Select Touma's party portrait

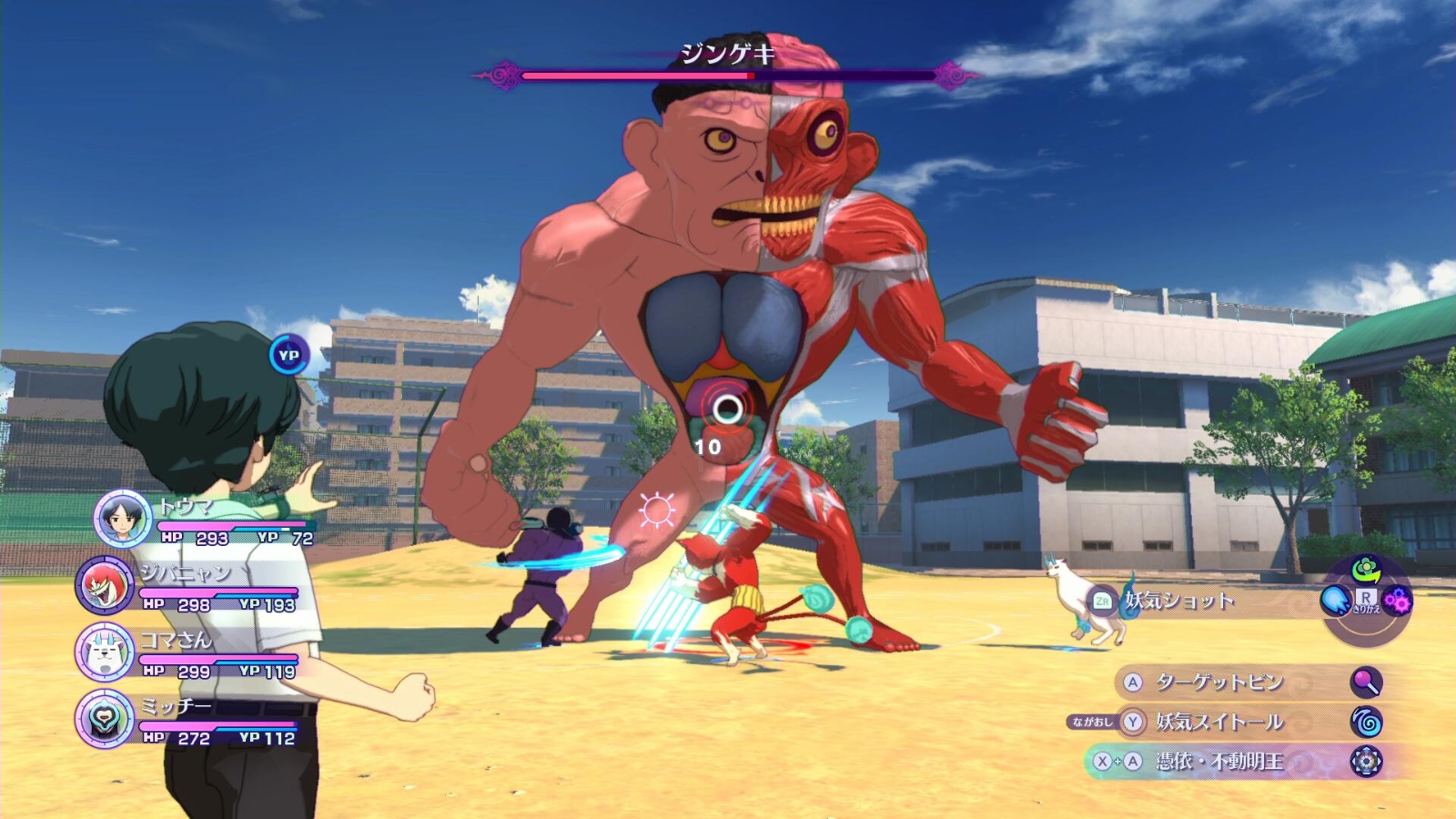point(123,517)
